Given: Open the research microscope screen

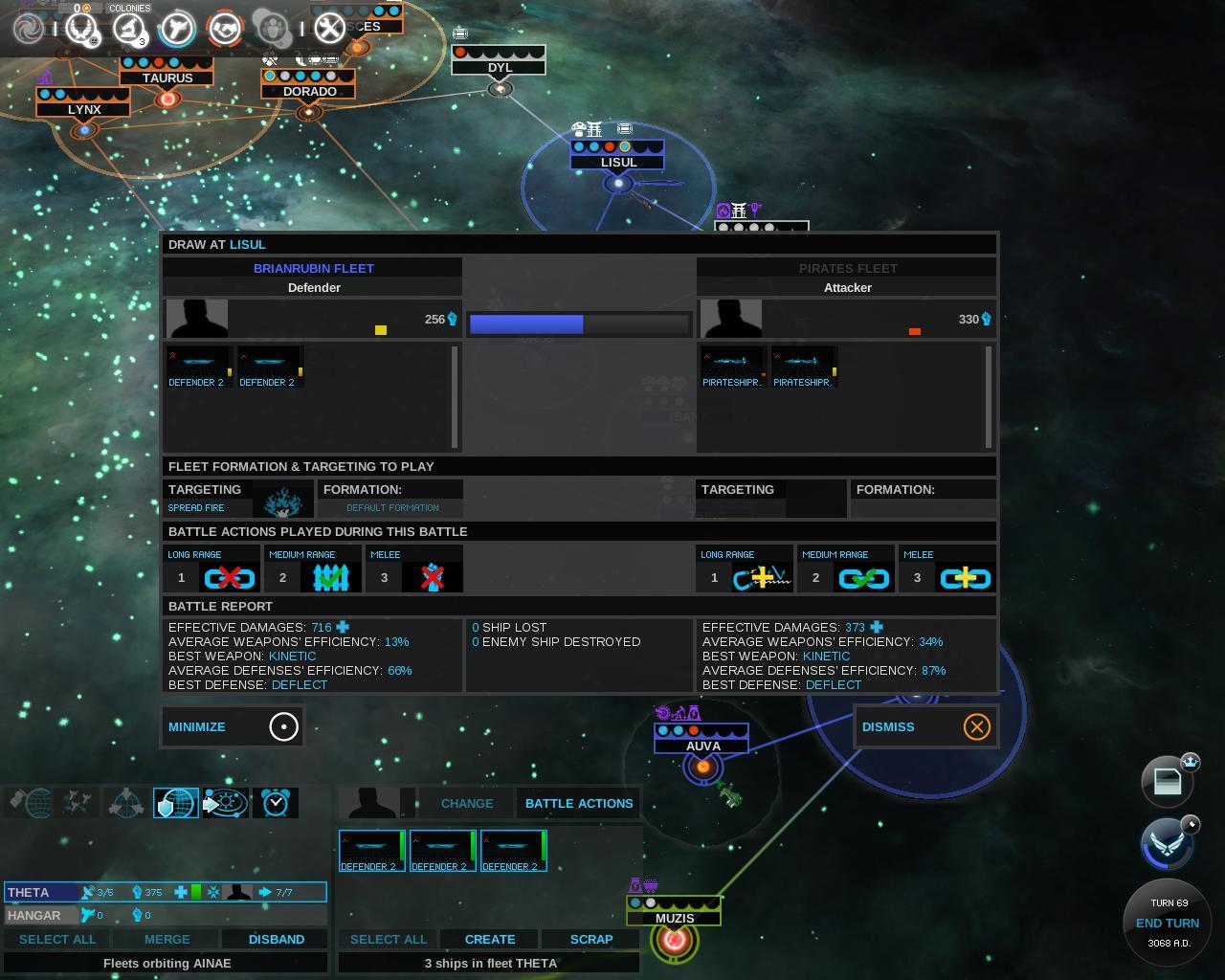Looking at the screenshot, I should point(128,29).
